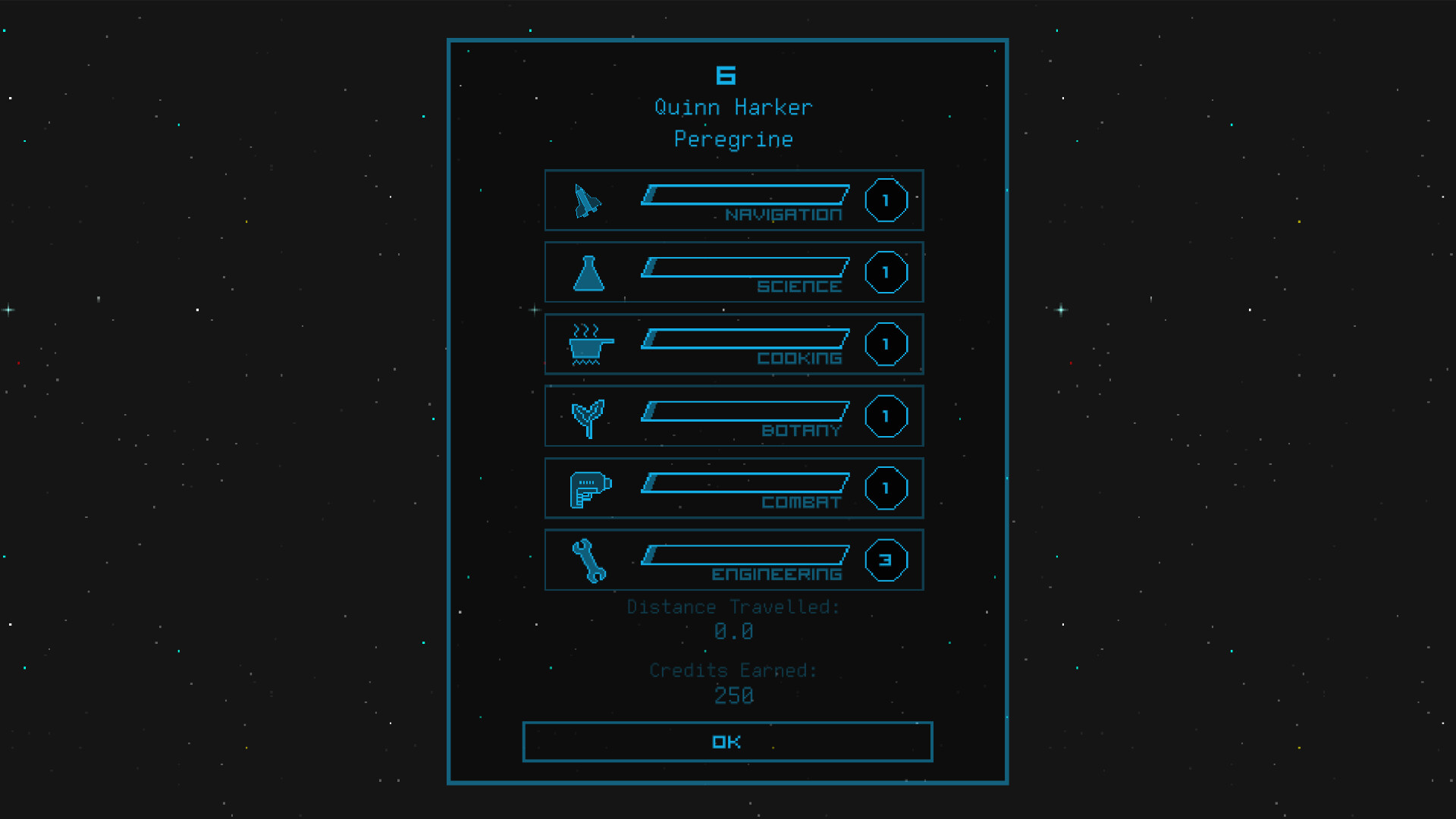This screenshot has width=1456, height=819.
Task: Click the Science flask icon
Action: 589,272
